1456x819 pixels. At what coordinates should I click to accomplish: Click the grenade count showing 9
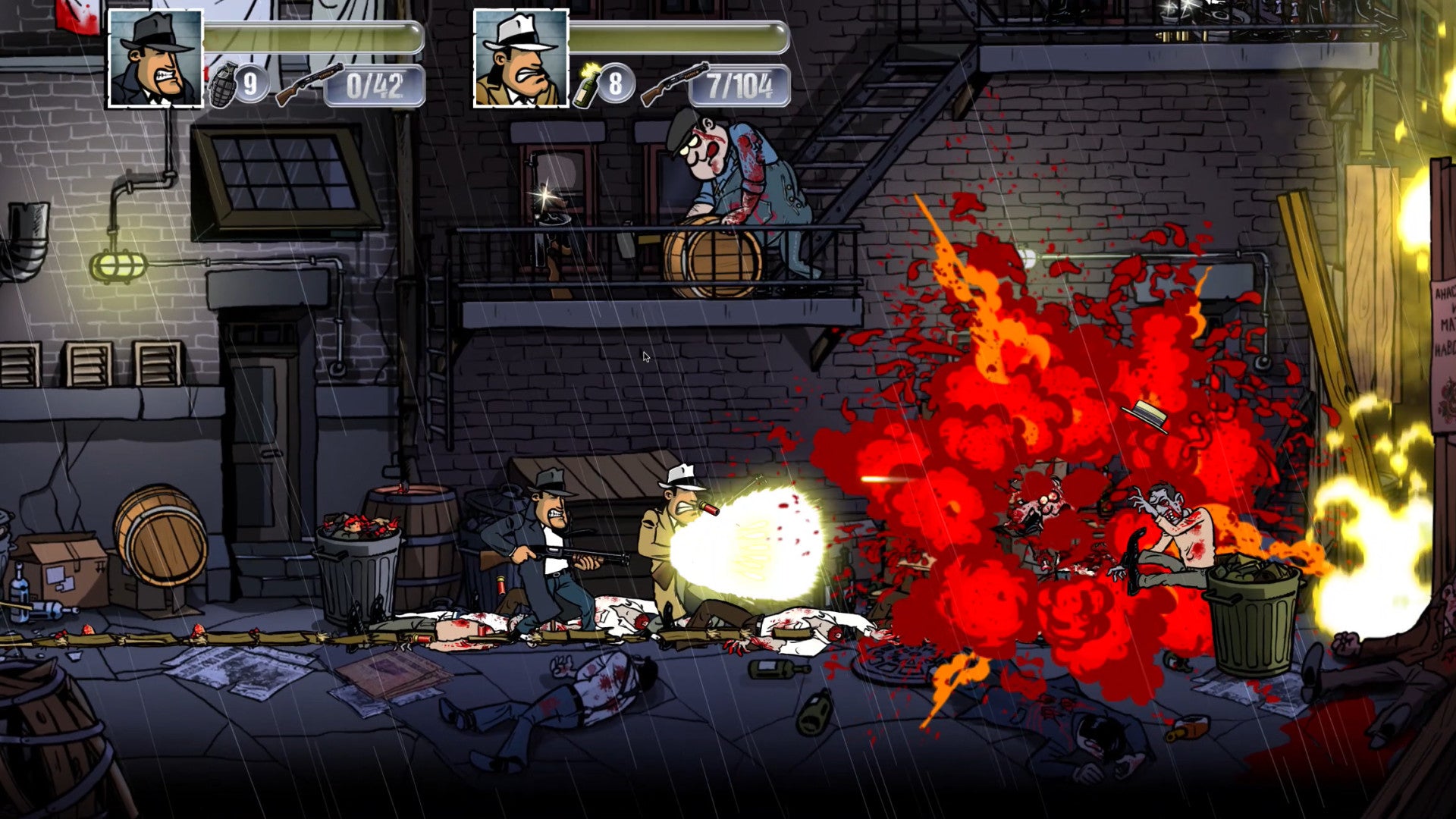click(x=253, y=83)
